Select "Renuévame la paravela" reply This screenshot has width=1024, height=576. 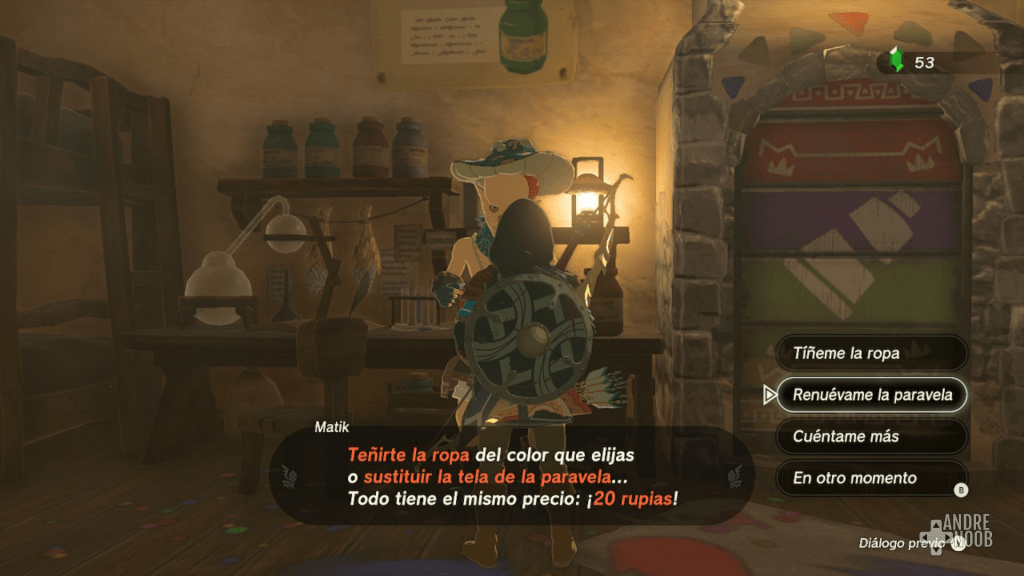click(x=871, y=395)
